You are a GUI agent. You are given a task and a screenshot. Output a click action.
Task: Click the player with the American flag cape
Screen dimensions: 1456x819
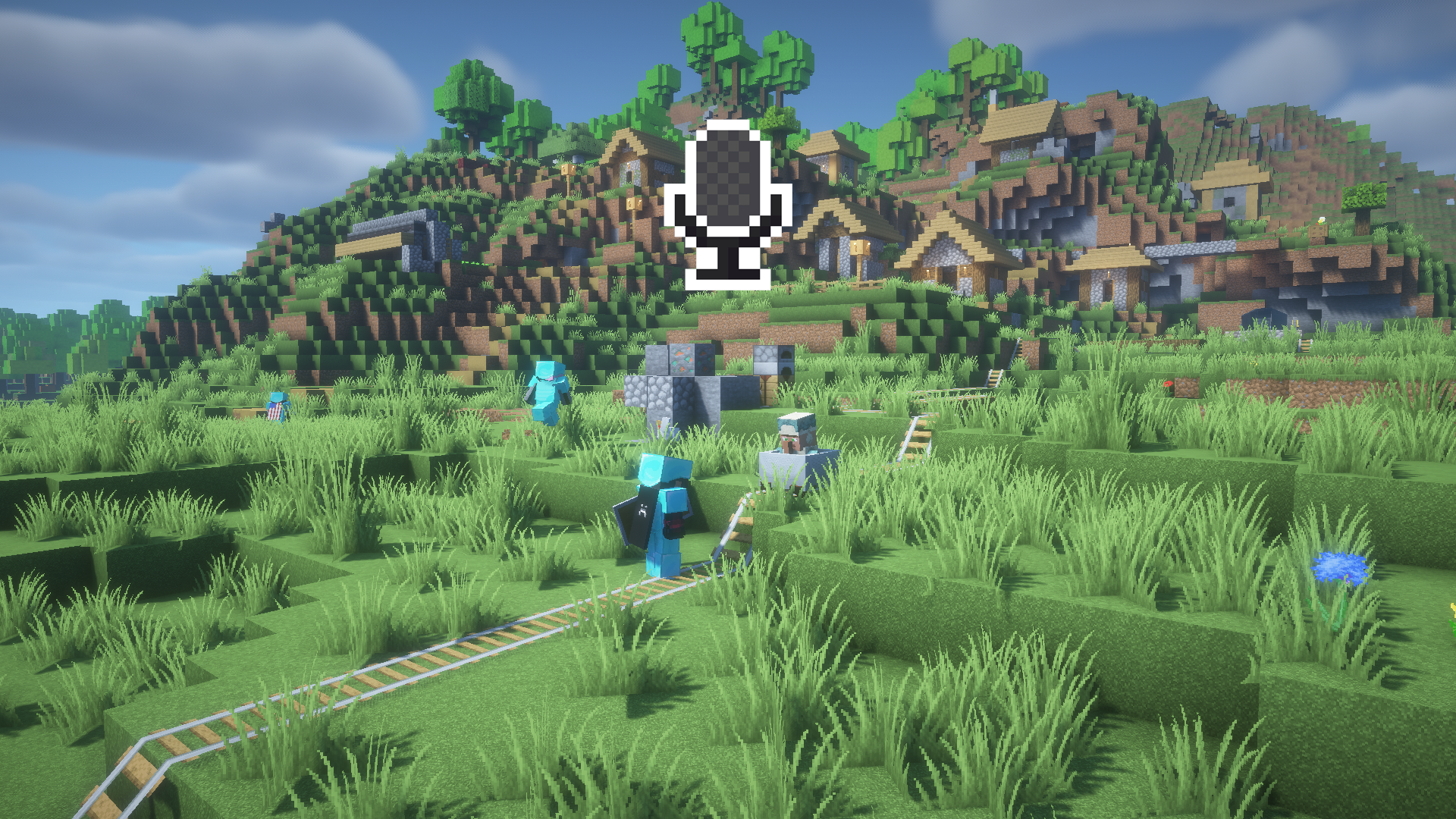tap(278, 409)
